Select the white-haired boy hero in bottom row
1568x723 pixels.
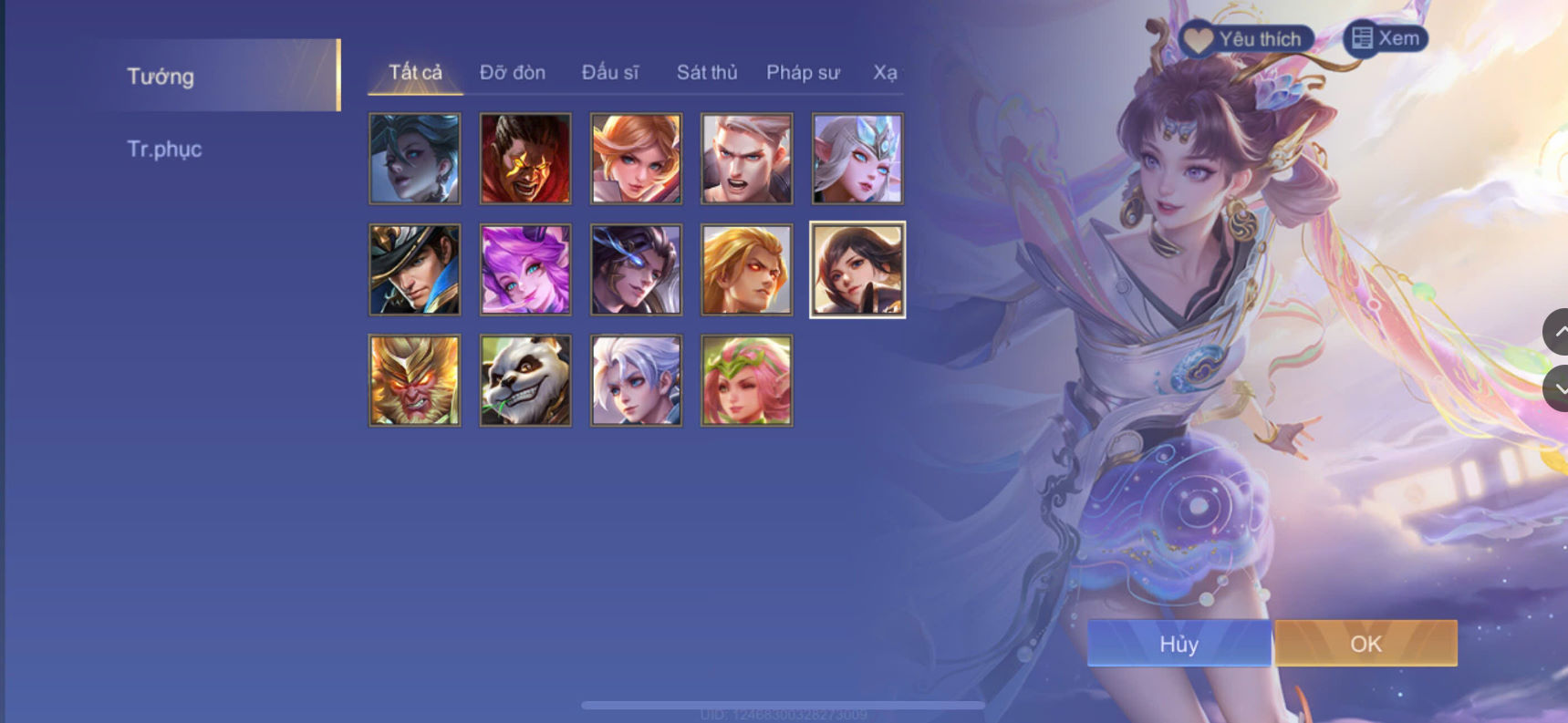(x=636, y=380)
